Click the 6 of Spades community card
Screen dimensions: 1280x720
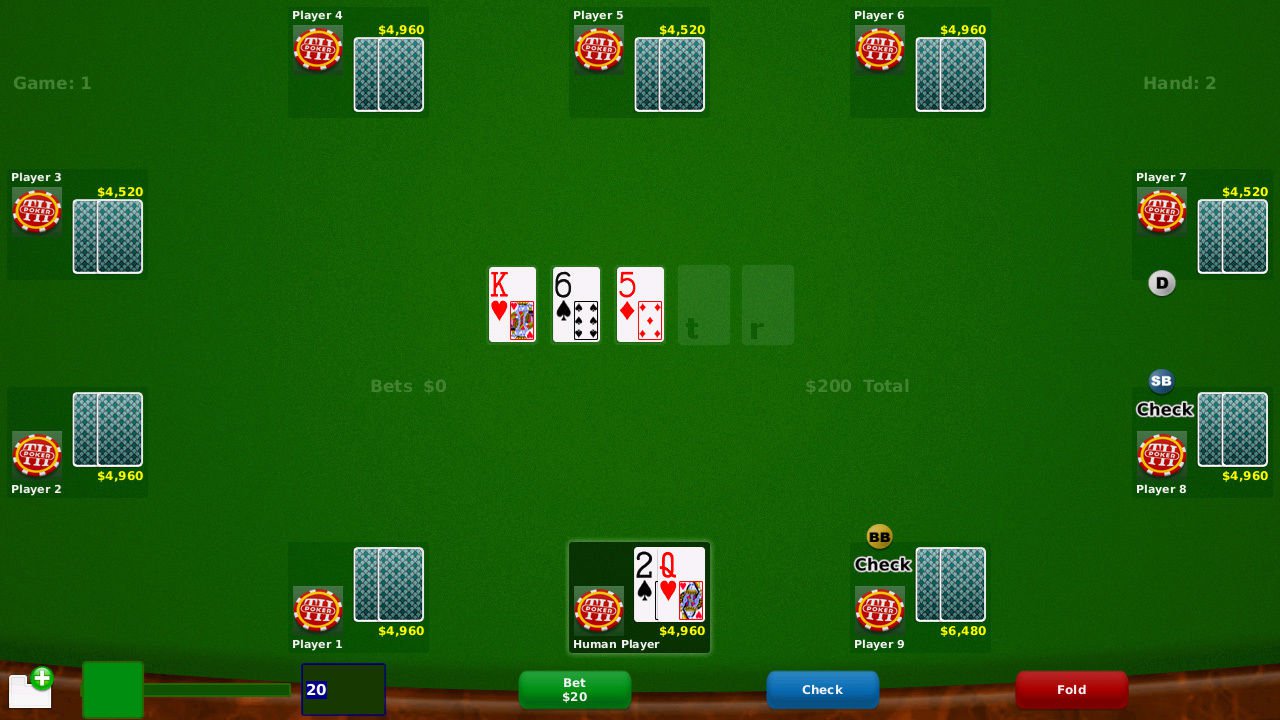576,304
